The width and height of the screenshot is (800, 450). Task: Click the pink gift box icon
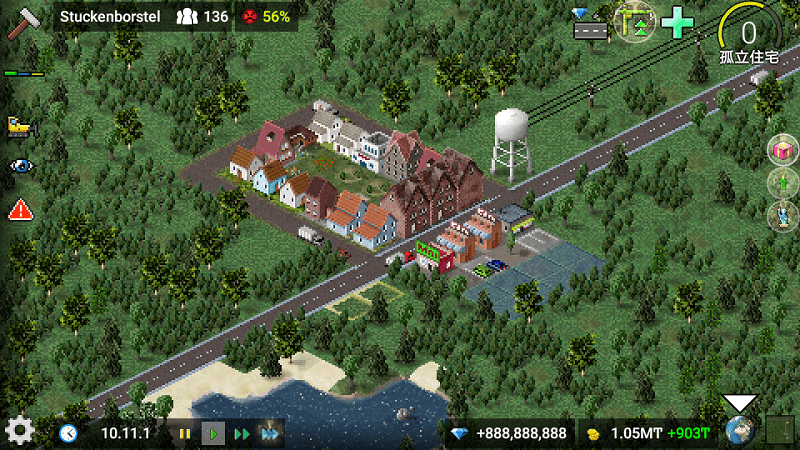(782, 151)
